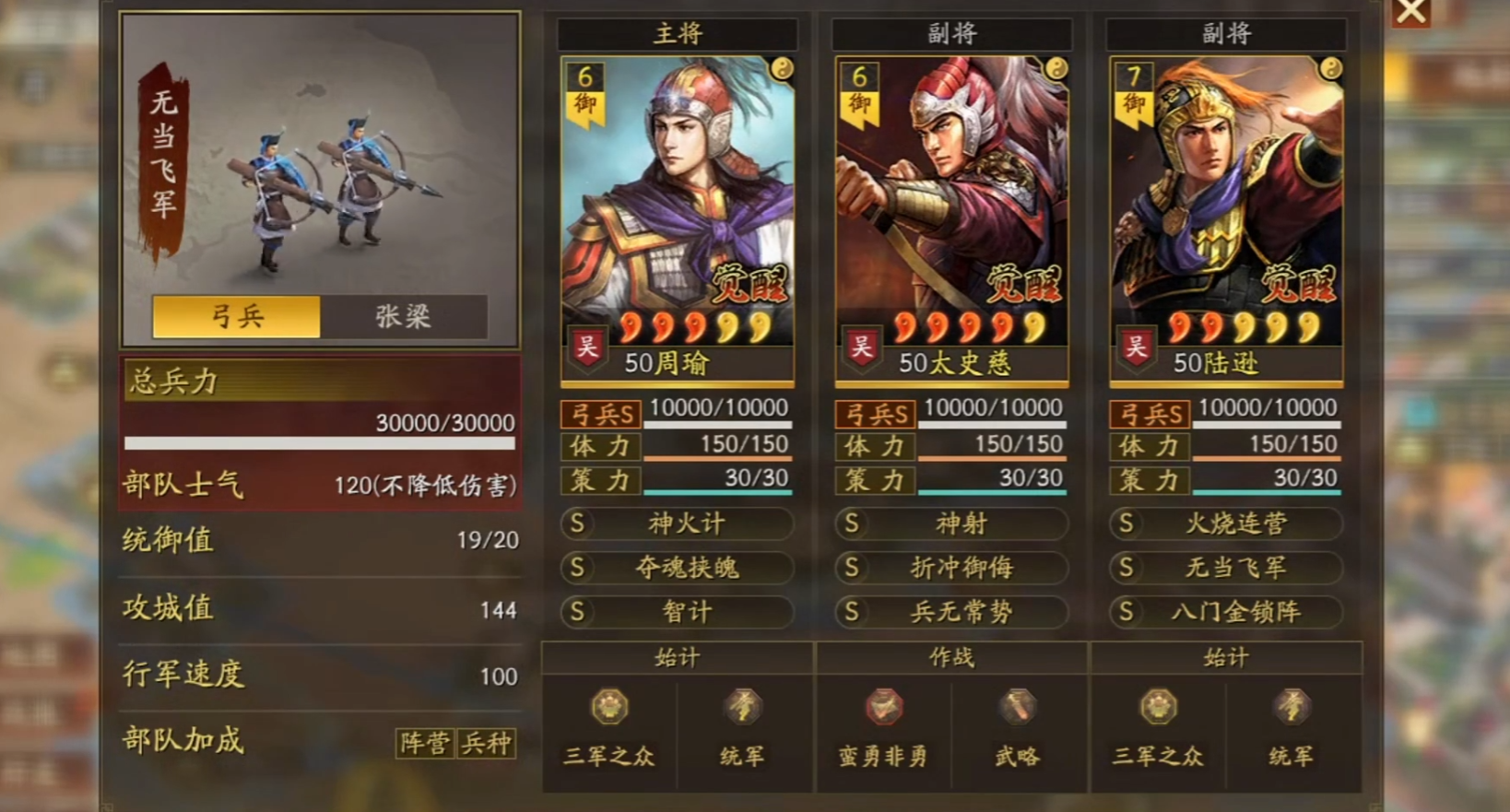
Task: Click 太史慈's portrait thumbnail
Action: (x=951, y=184)
